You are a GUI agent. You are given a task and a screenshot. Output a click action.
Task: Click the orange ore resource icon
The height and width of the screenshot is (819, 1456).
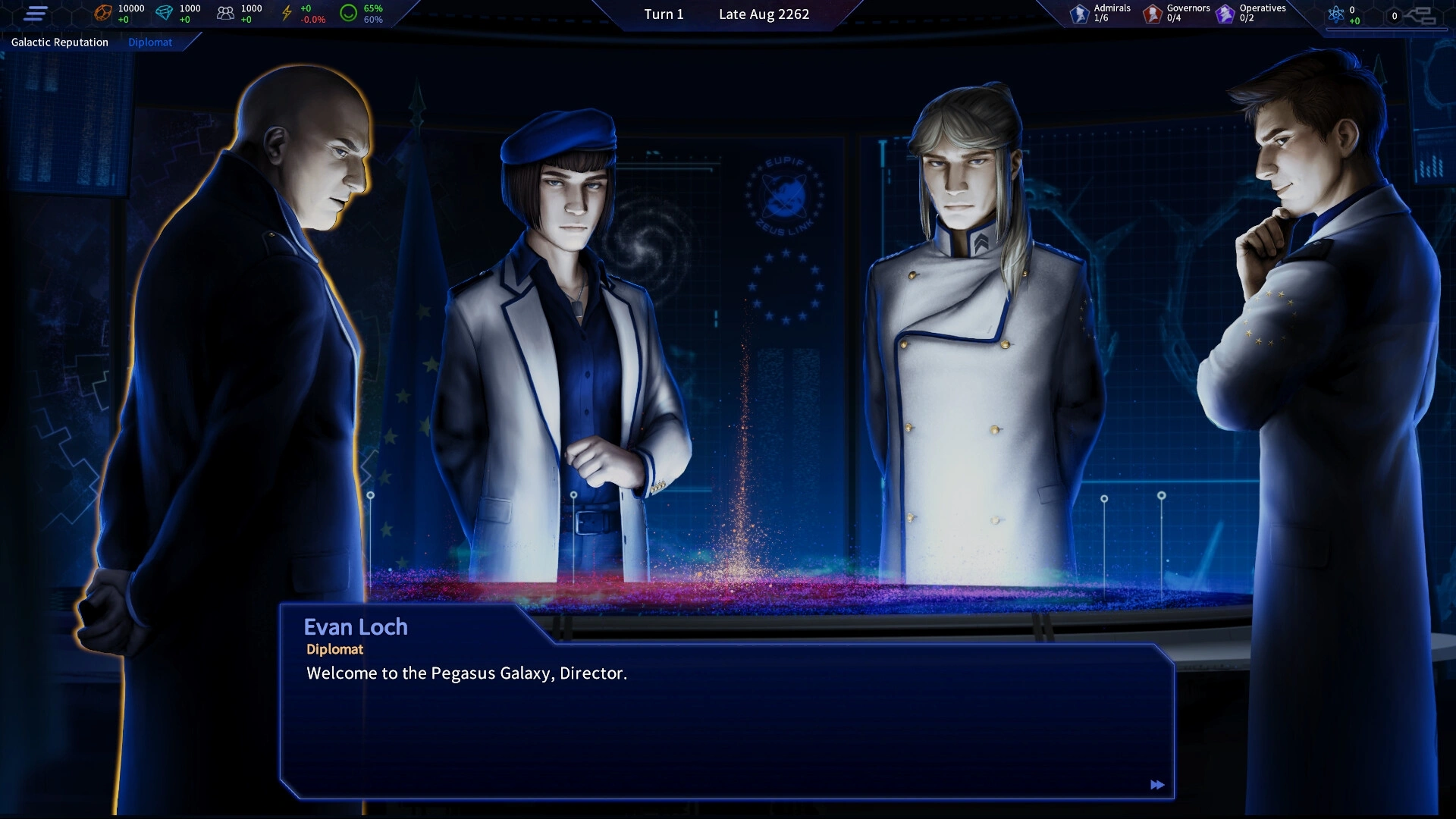point(102,13)
